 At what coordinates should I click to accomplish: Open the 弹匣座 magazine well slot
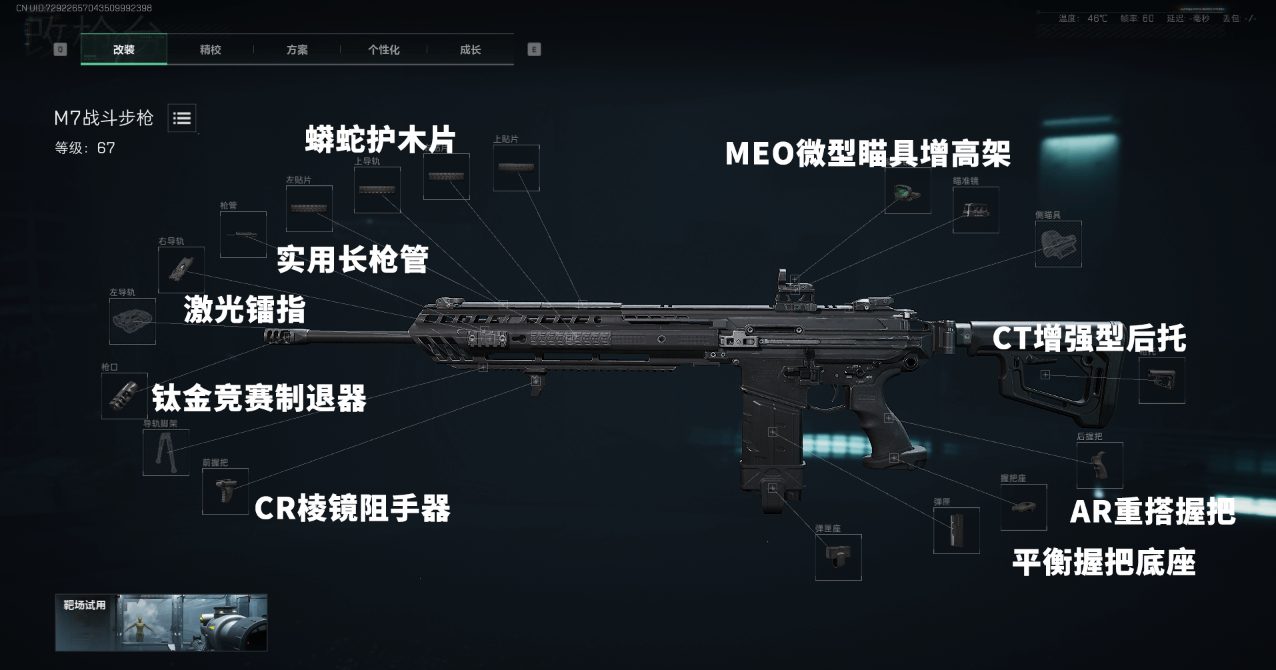838,557
